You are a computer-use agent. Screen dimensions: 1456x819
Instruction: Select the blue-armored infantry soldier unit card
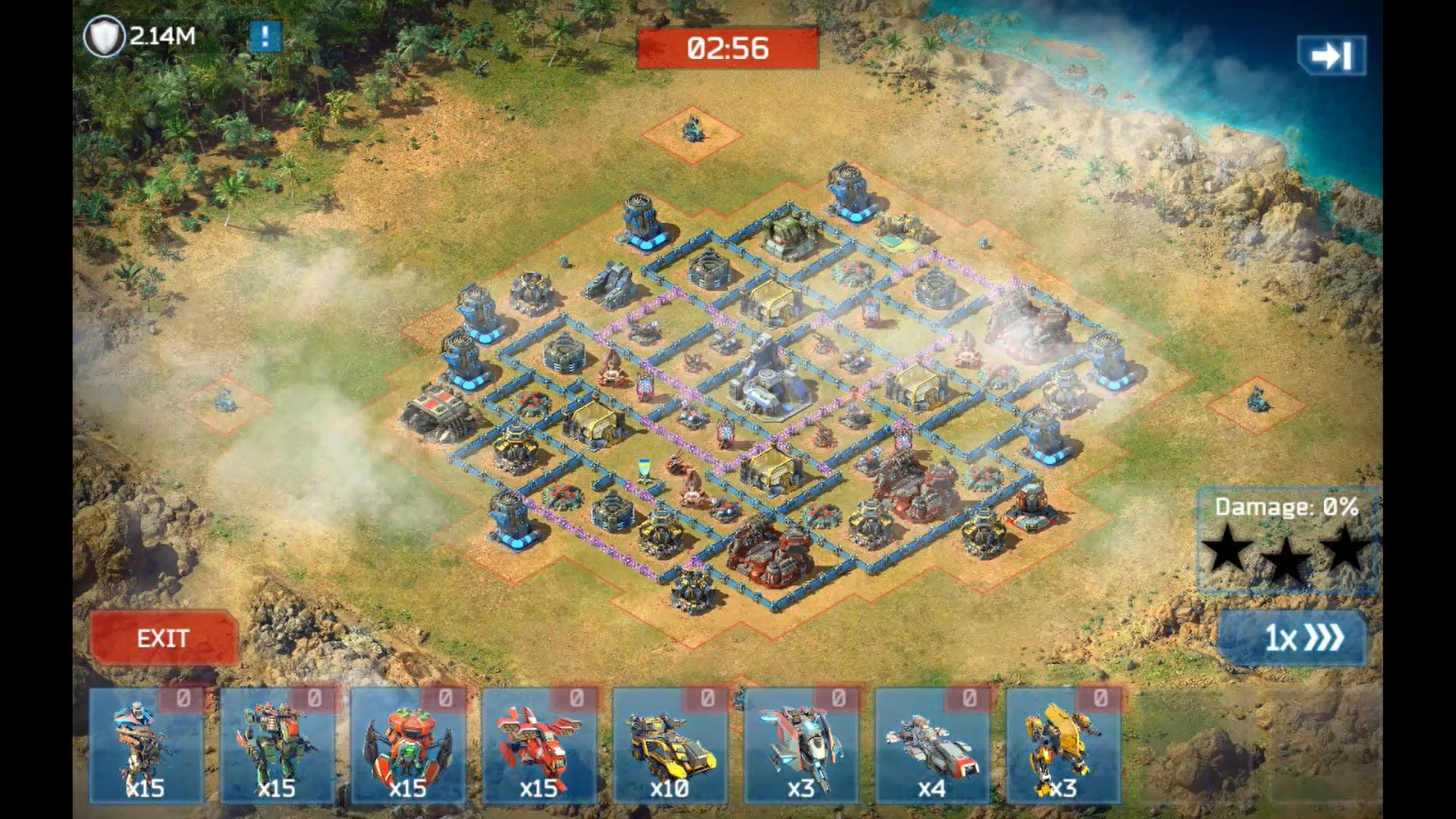[x=146, y=746]
